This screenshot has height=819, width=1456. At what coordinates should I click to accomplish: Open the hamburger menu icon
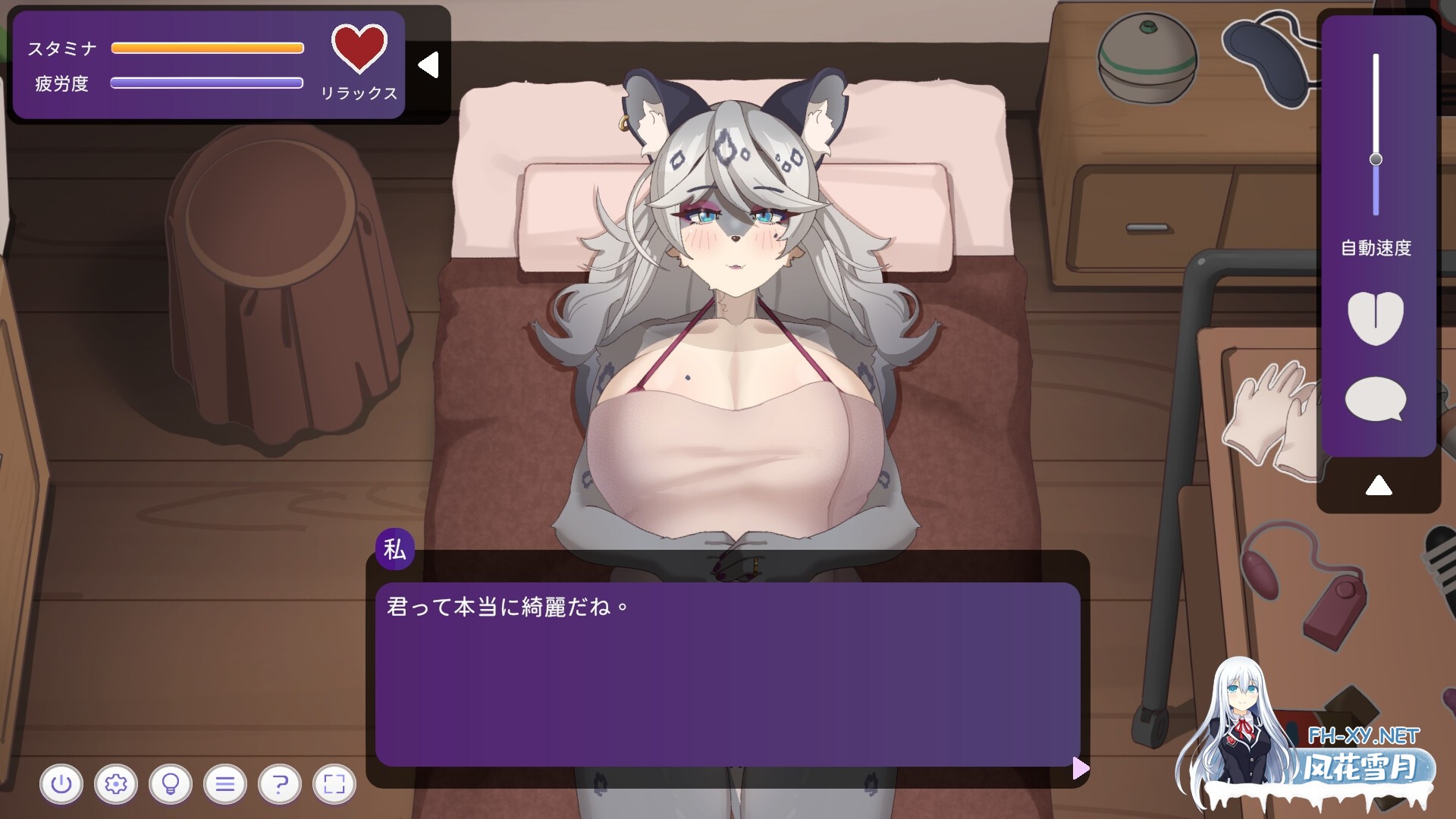(x=224, y=785)
